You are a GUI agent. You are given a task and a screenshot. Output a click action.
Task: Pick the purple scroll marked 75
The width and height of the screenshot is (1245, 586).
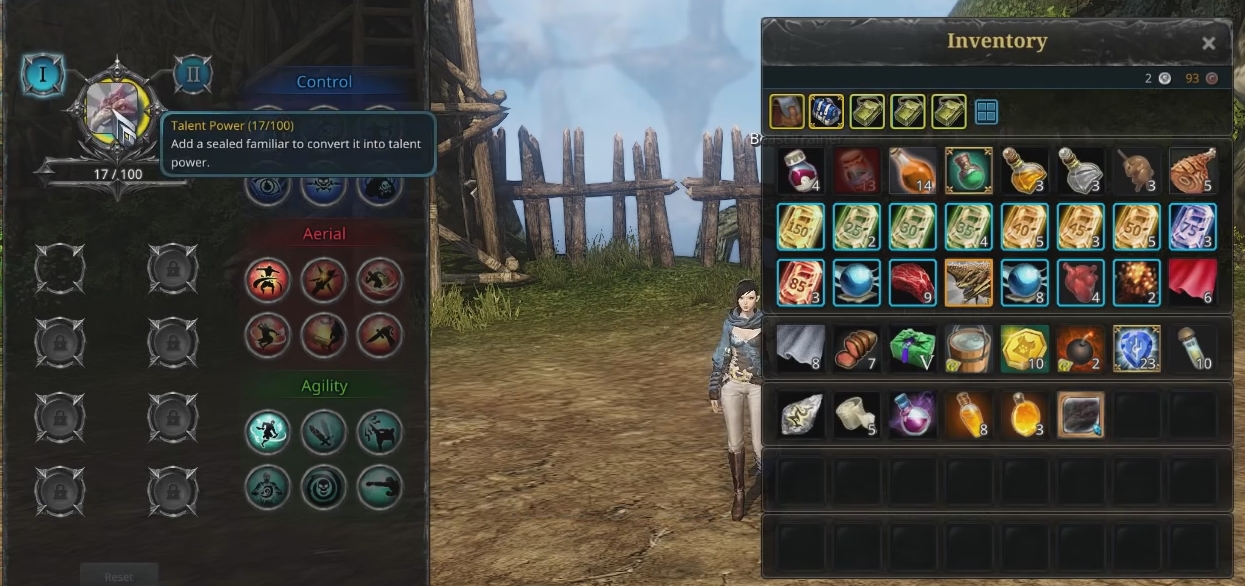point(1192,227)
